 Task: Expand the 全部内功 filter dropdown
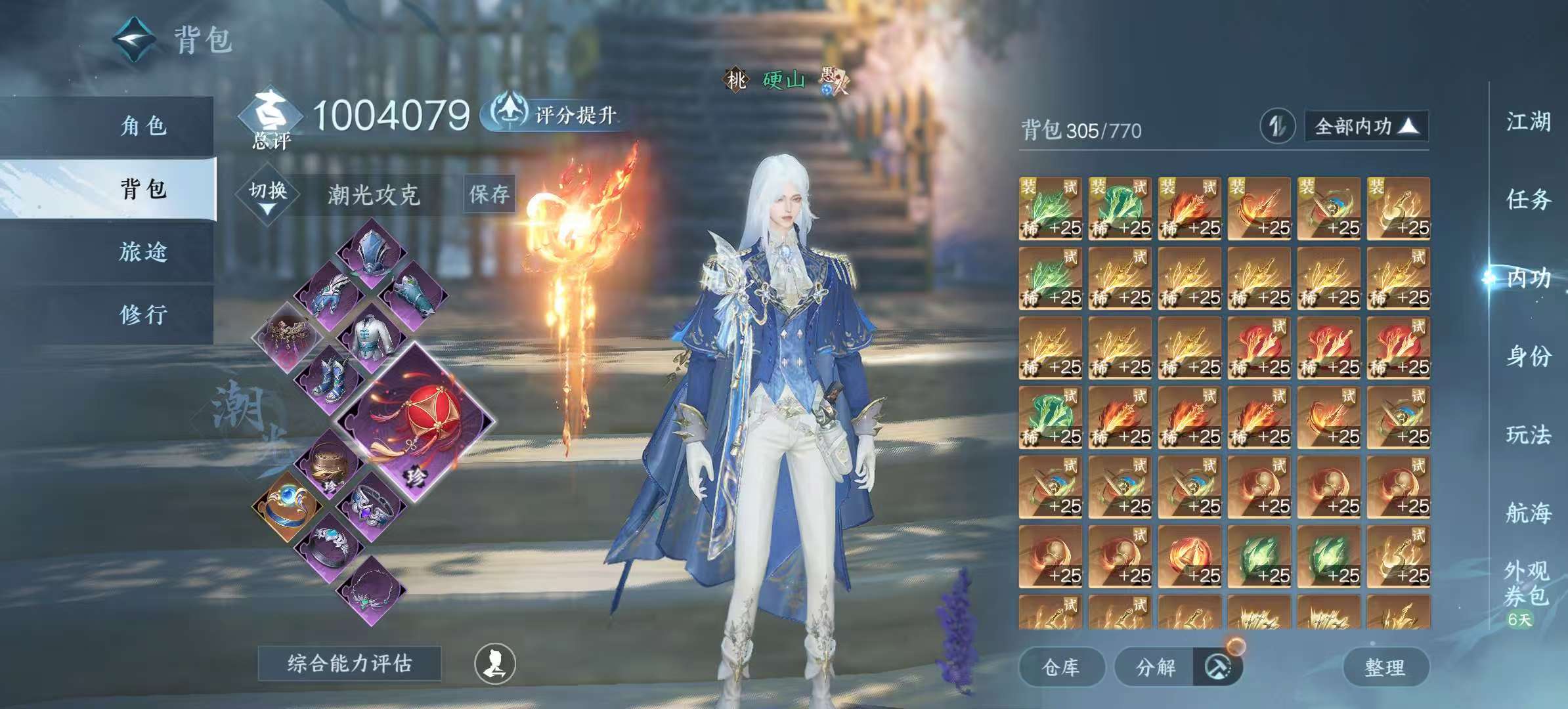point(1365,126)
